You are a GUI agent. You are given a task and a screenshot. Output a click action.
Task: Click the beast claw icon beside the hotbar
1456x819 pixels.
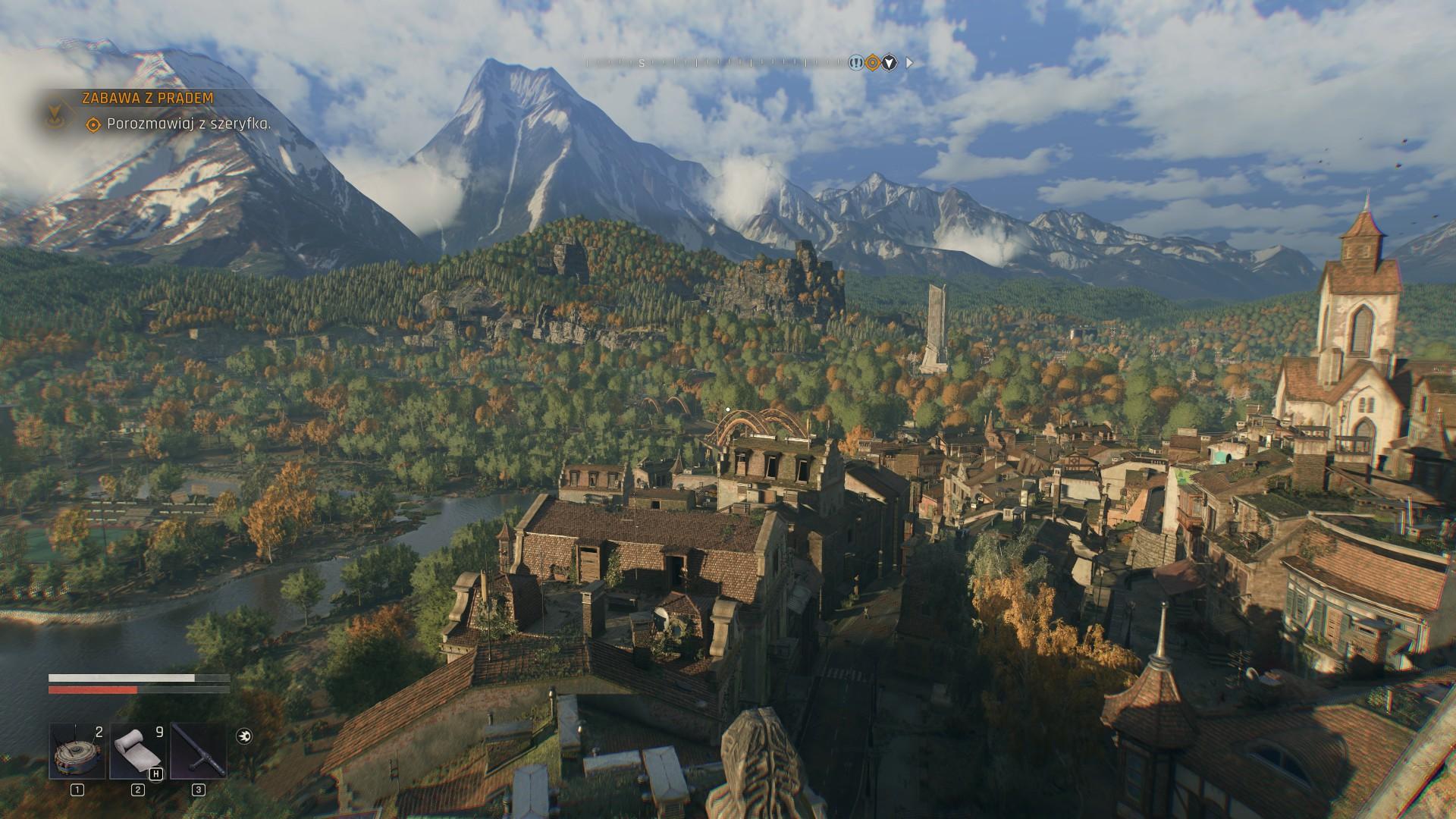click(x=244, y=736)
